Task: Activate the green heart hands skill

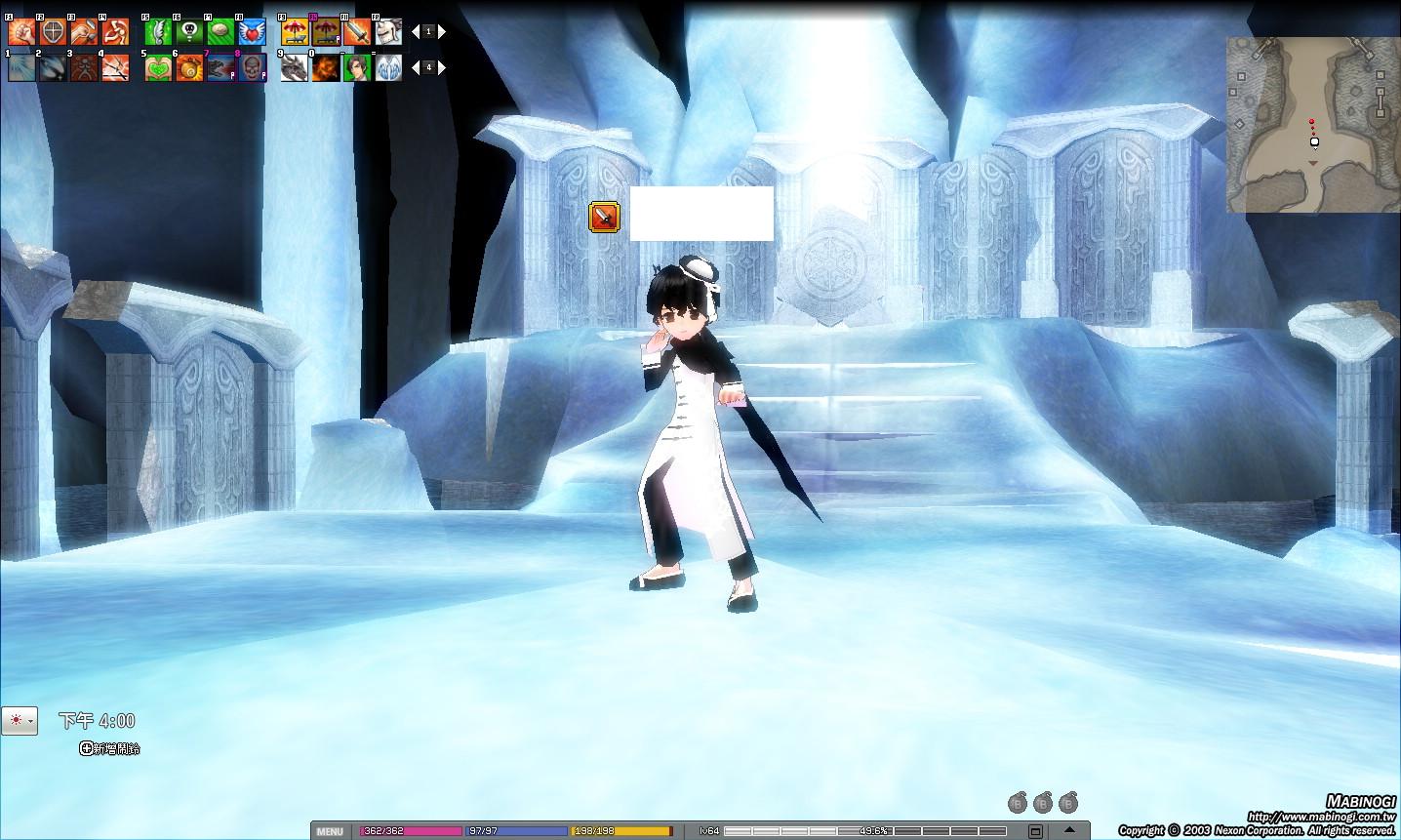Action: click(158, 67)
